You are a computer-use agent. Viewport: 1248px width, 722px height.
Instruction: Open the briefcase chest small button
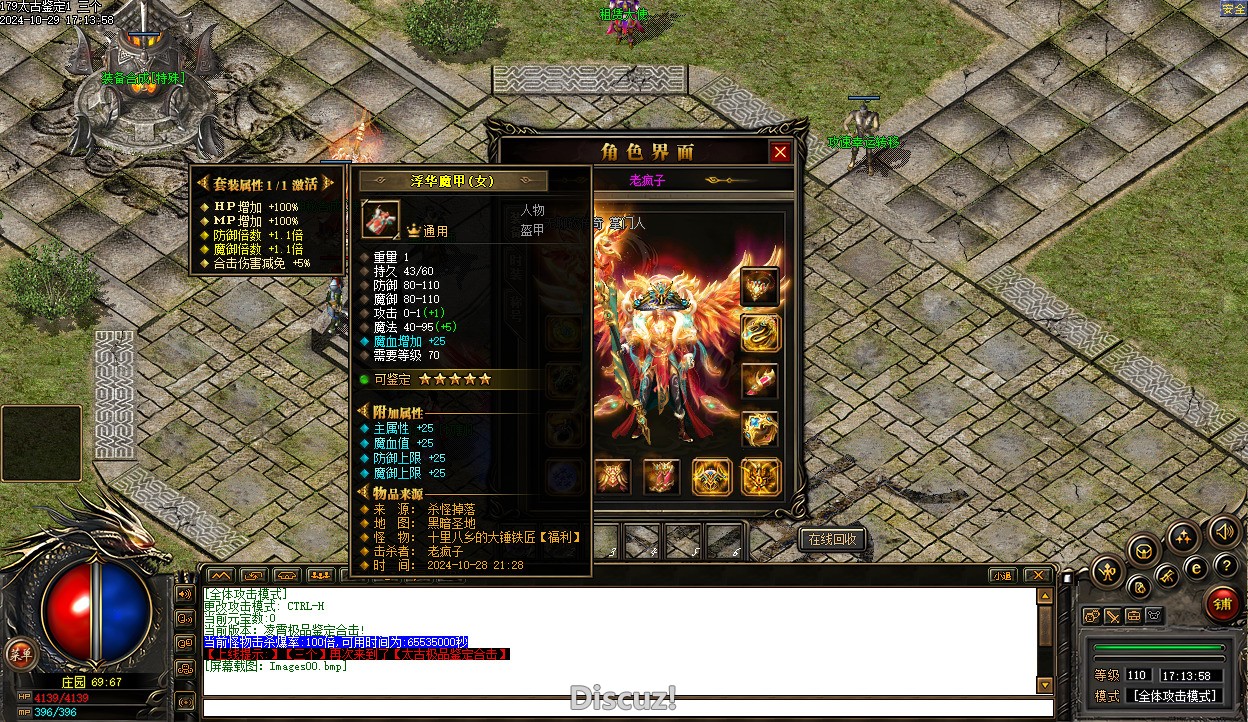1133,616
